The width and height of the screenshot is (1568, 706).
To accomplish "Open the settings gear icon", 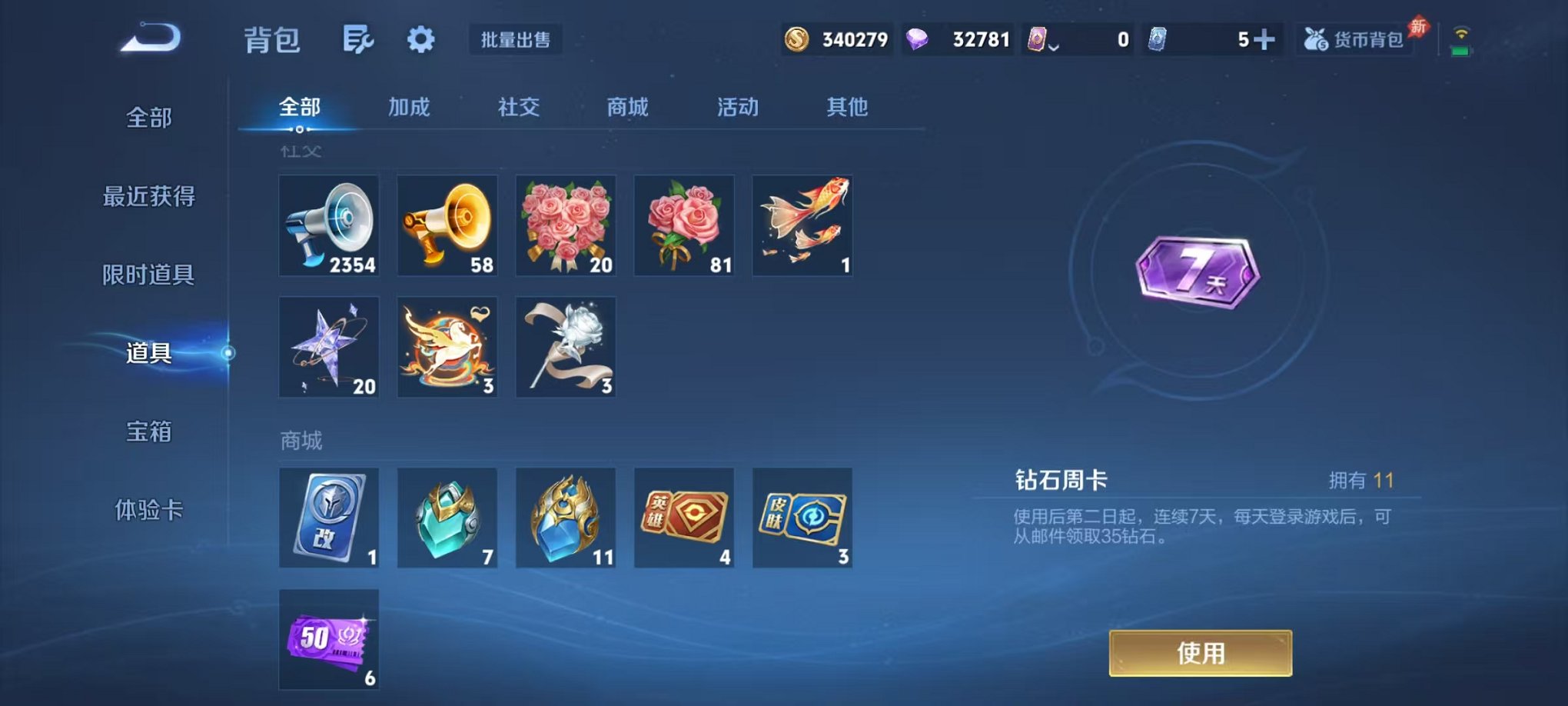I will pyautogui.click(x=421, y=38).
